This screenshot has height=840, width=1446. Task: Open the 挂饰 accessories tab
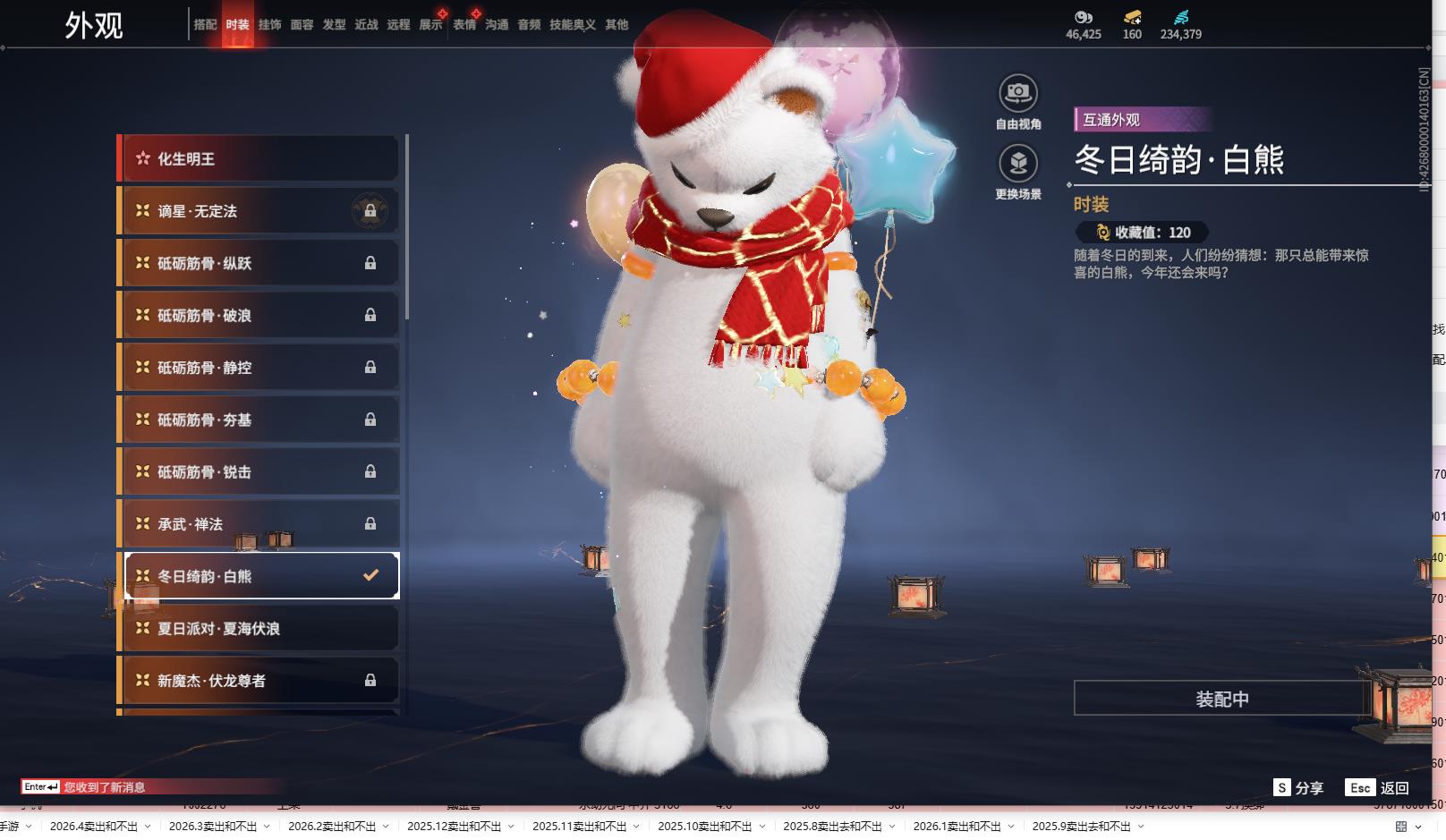click(269, 25)
